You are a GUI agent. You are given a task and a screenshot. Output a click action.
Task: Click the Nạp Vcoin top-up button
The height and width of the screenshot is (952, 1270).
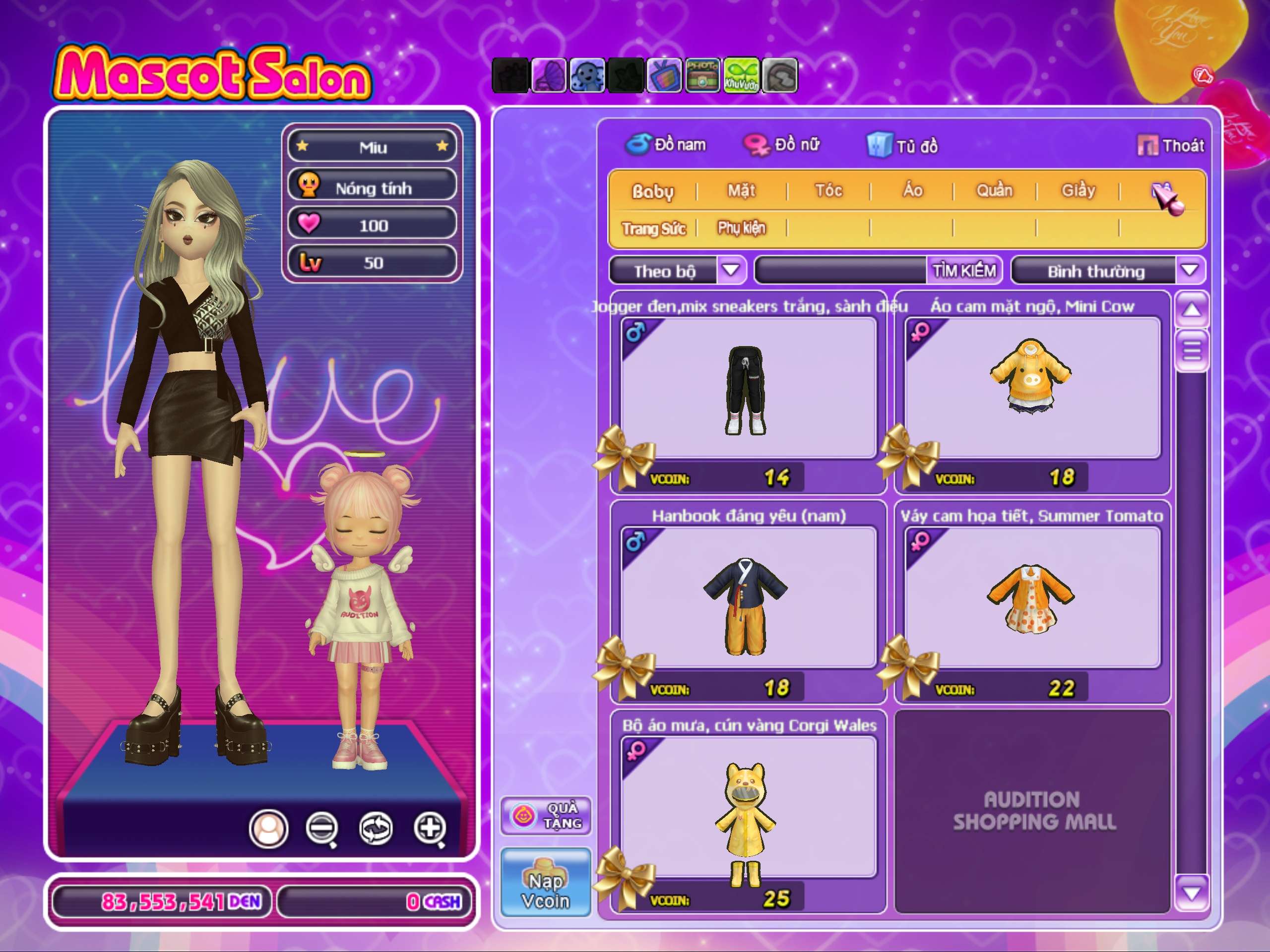point(545,882)
